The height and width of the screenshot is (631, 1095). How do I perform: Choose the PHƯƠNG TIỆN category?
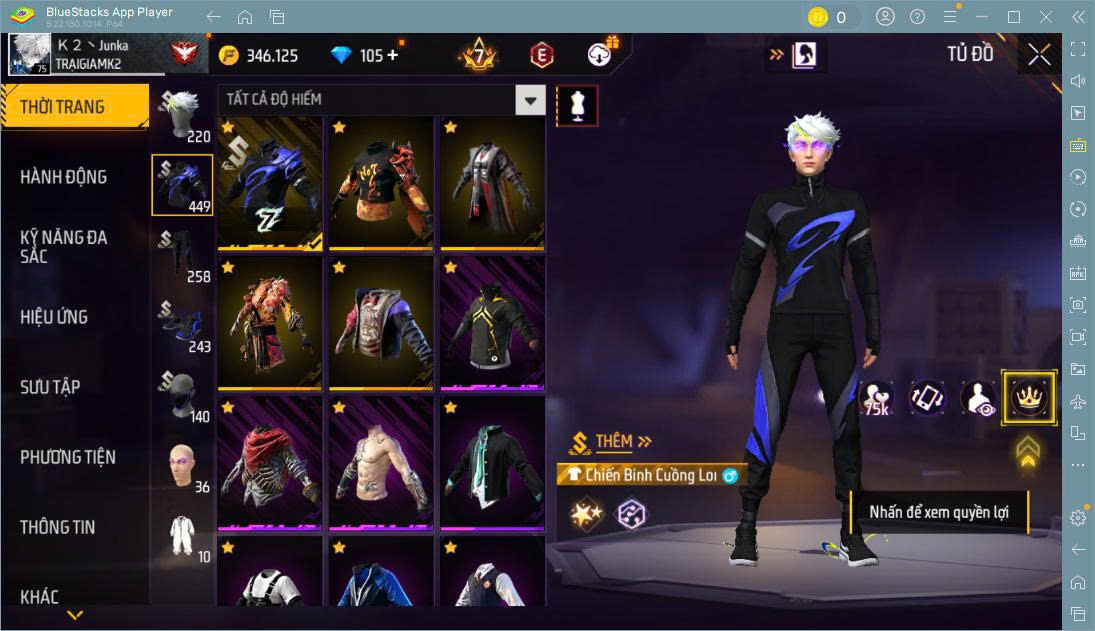coord(68,457)
